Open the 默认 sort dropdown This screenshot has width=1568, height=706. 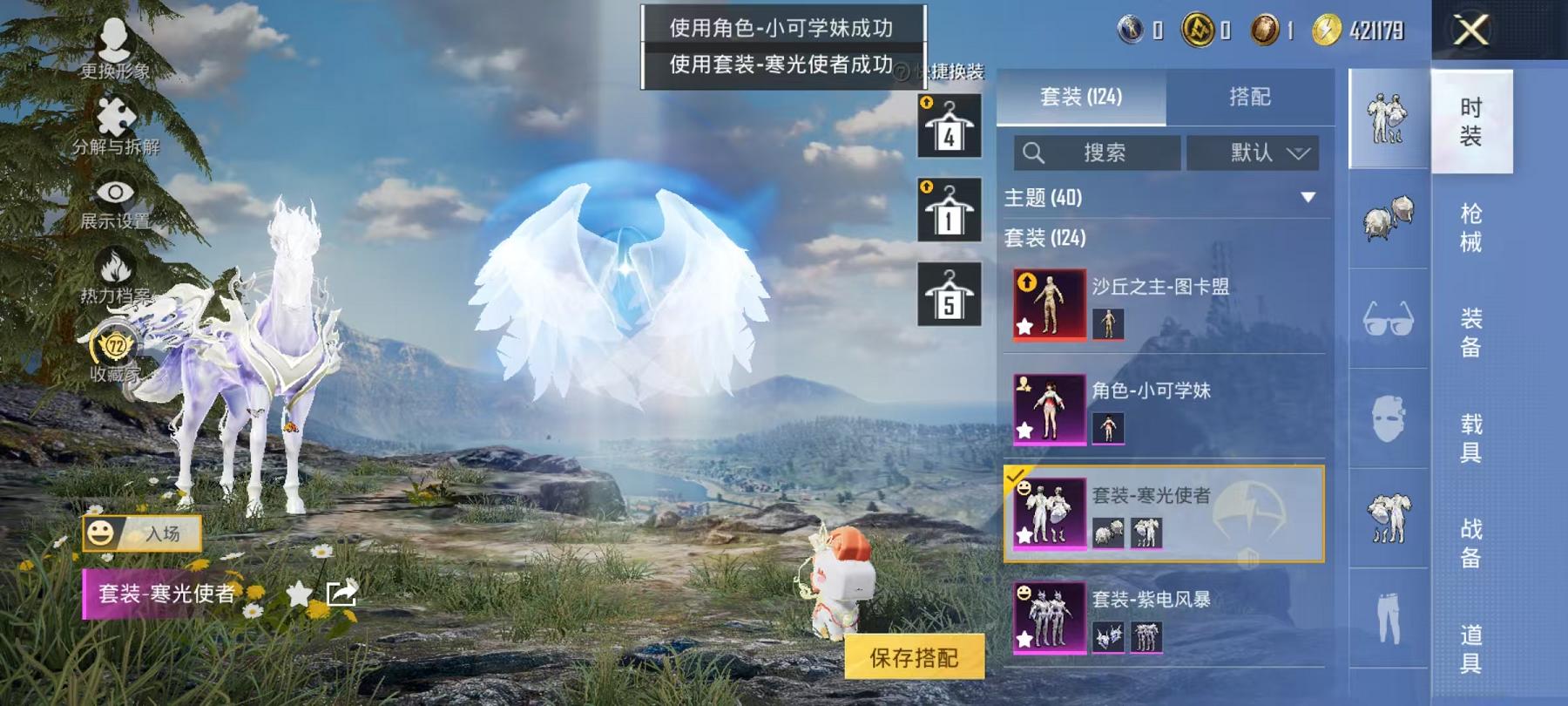pyautogui.click(x=1252, y=153)
